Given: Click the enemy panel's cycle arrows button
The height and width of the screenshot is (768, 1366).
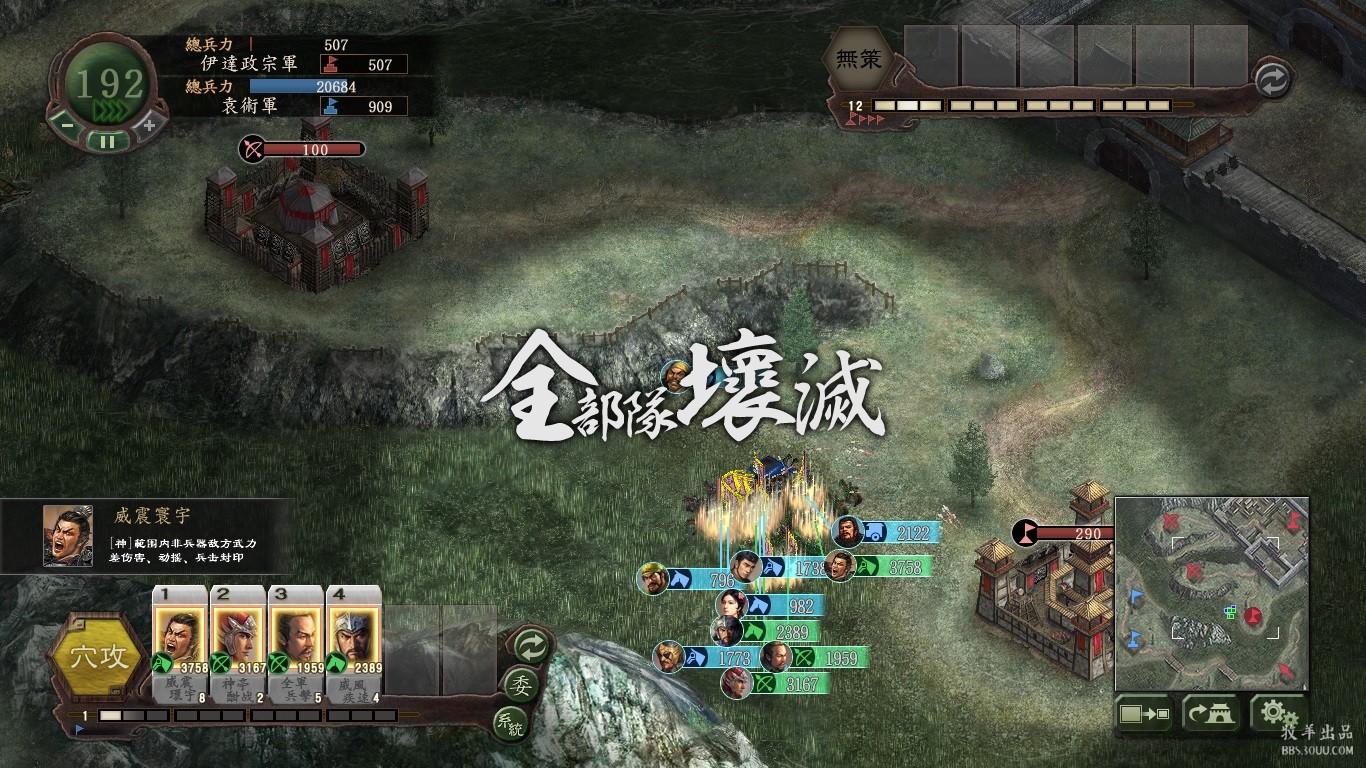Looking at the screenshot, I should (1272, 81).
